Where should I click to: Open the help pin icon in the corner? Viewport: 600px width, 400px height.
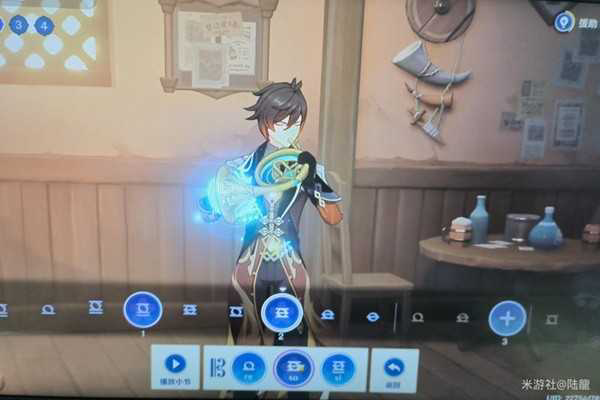coord(564,21)
